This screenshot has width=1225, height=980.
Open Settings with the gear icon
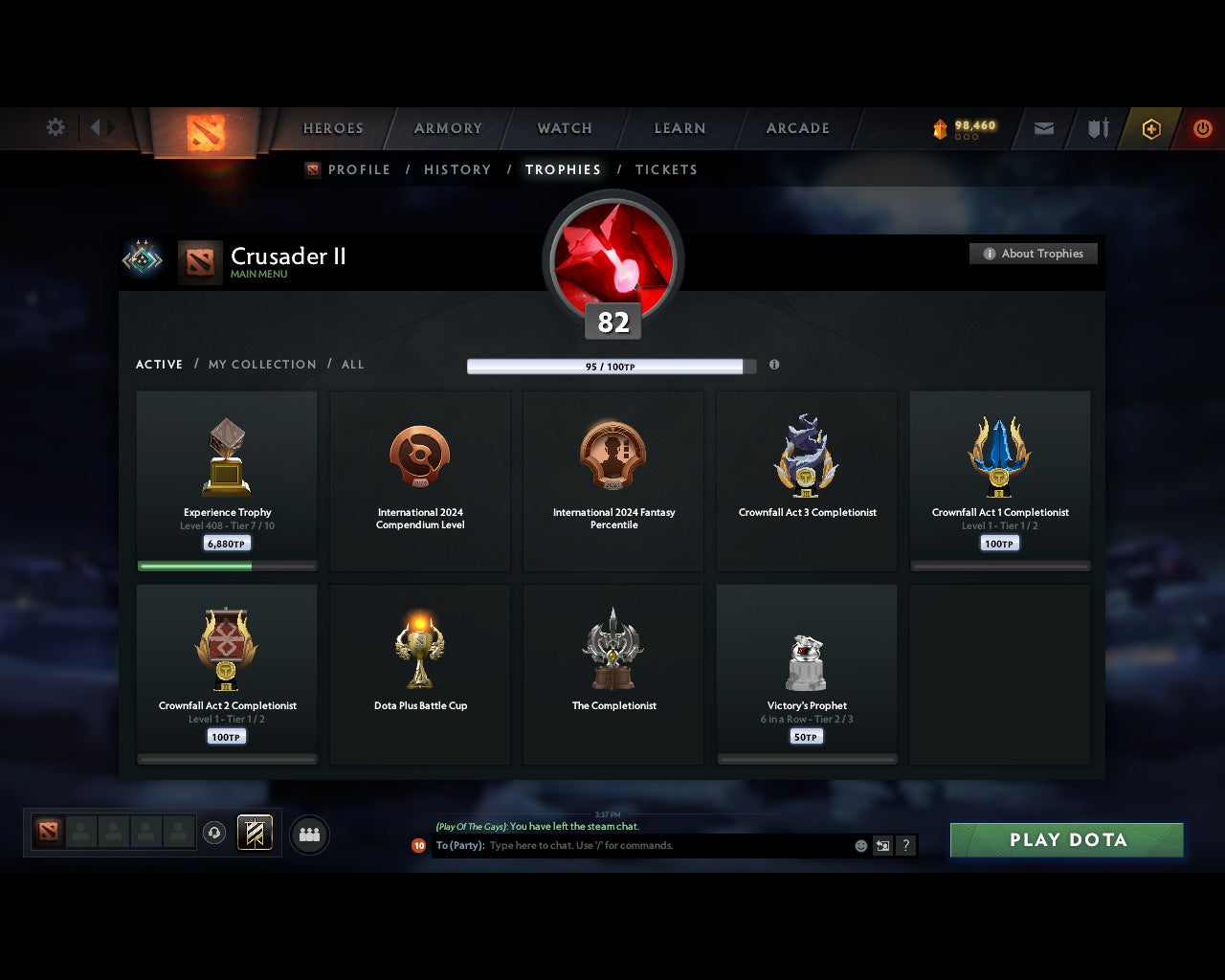click(x=55, y=127)
